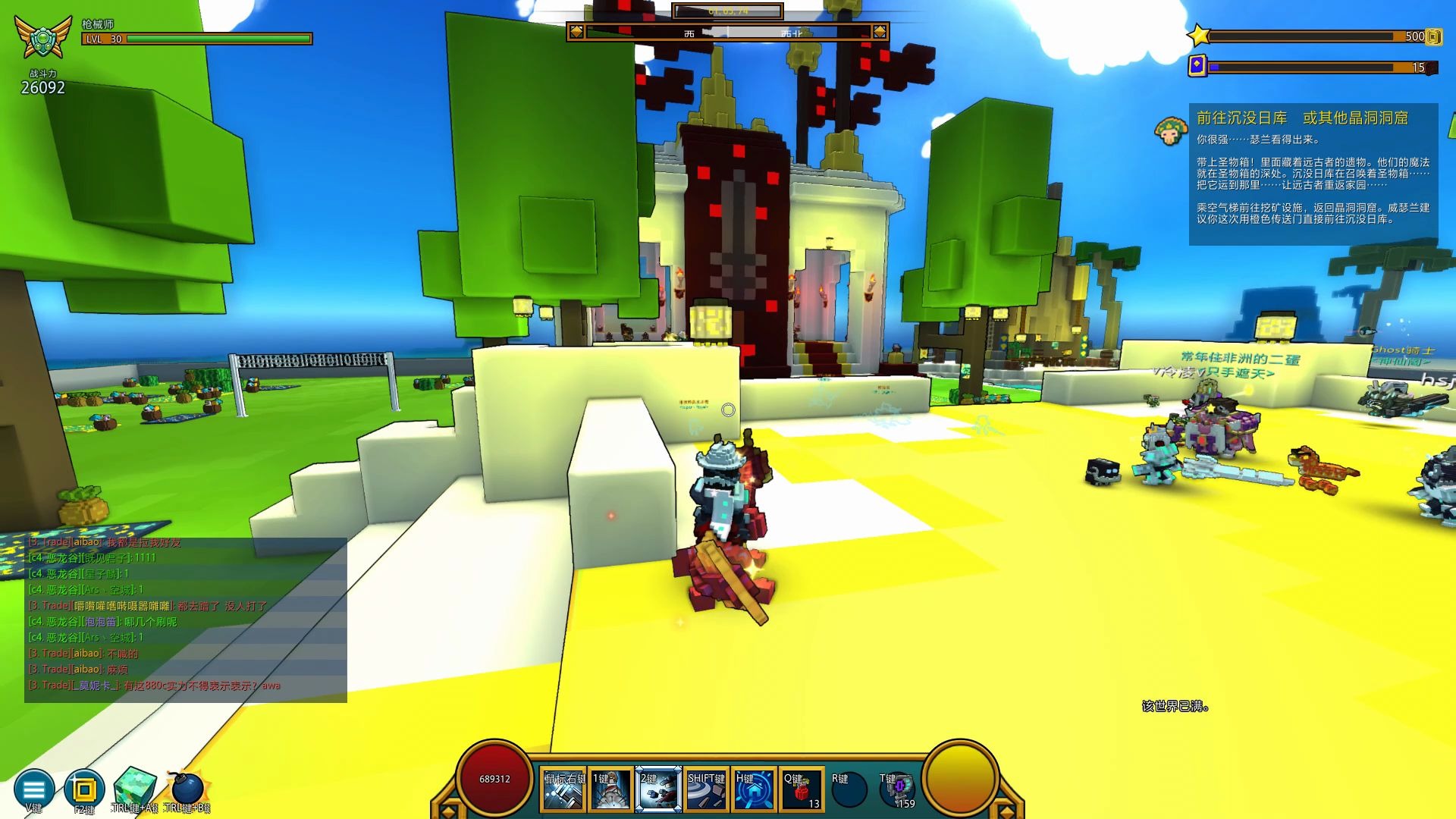Activate the blue bomb icon
This screenshot has width=1456, height=819.
tap(187, 789)
